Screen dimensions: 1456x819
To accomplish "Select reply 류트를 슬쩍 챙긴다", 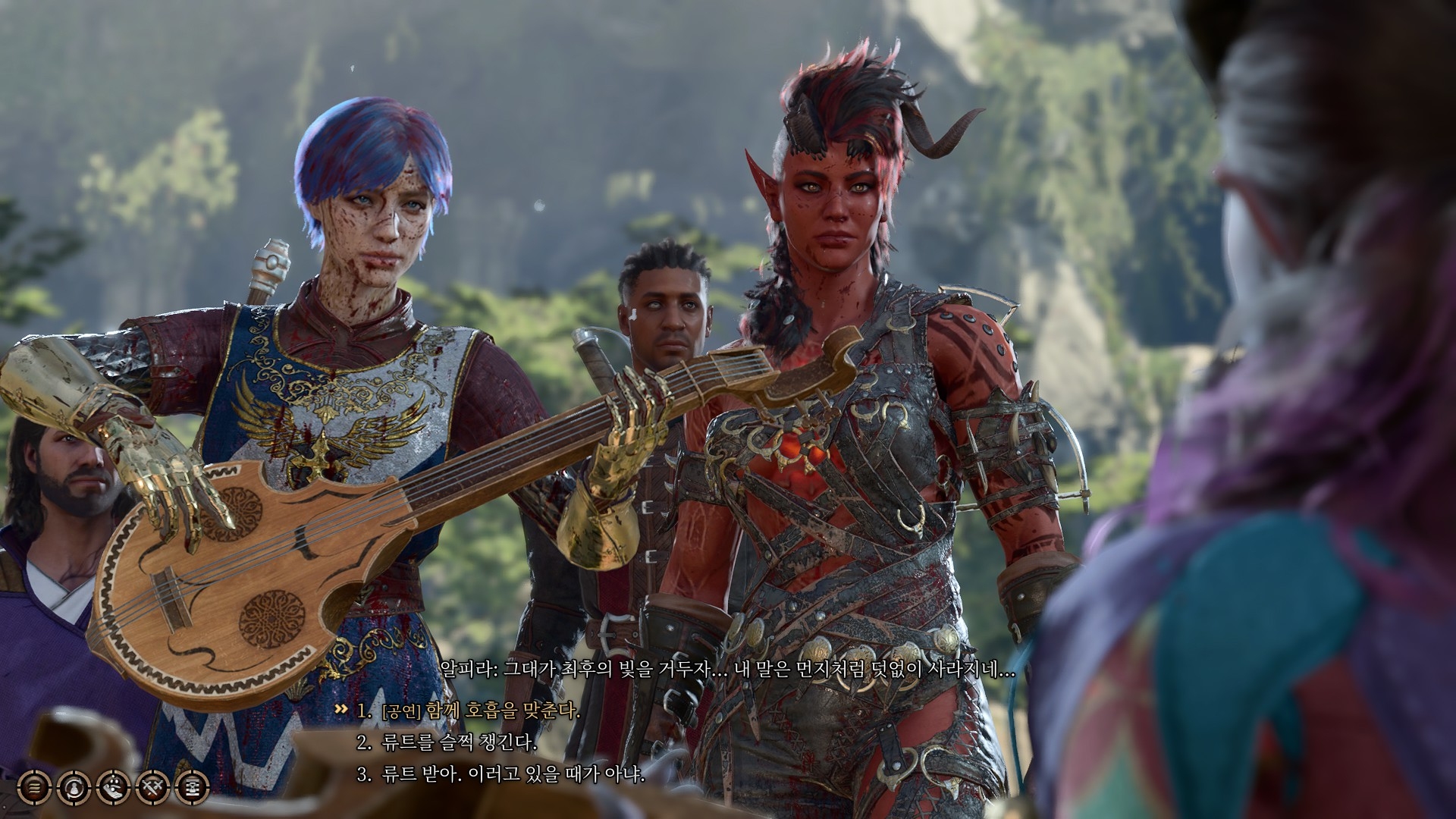I will pos(458,743).
